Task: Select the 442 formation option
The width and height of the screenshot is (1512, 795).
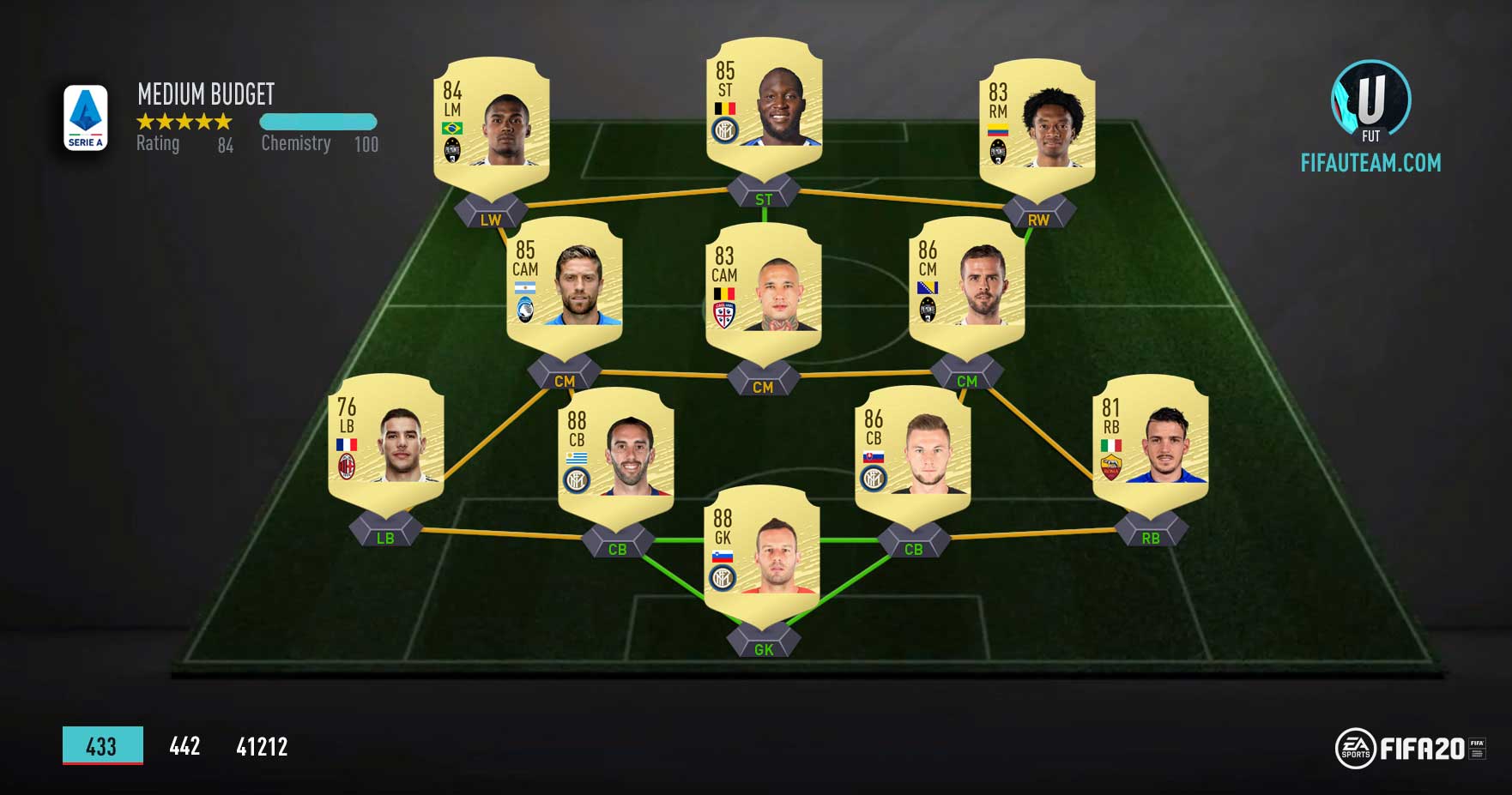Action: pyautogui.click(x=183, y=747)
